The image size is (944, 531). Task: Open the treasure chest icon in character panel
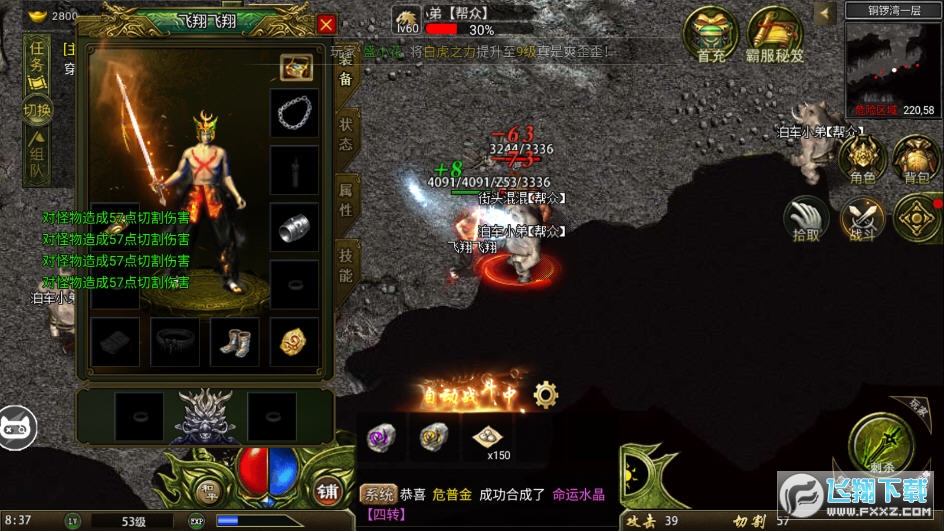point(295,67)
